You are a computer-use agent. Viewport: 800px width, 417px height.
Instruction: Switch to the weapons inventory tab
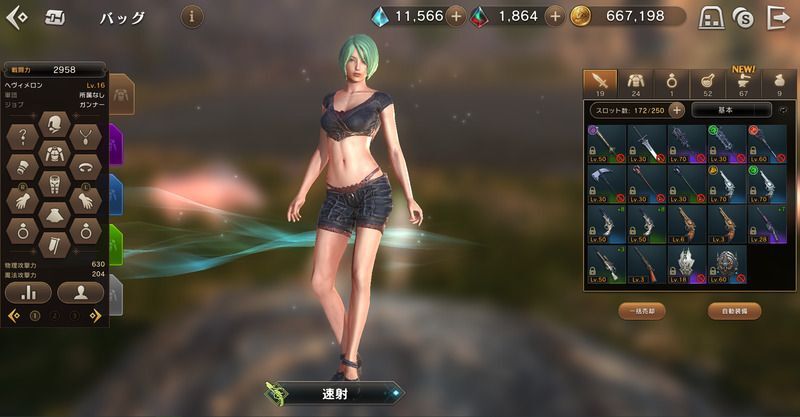(600, 82)
